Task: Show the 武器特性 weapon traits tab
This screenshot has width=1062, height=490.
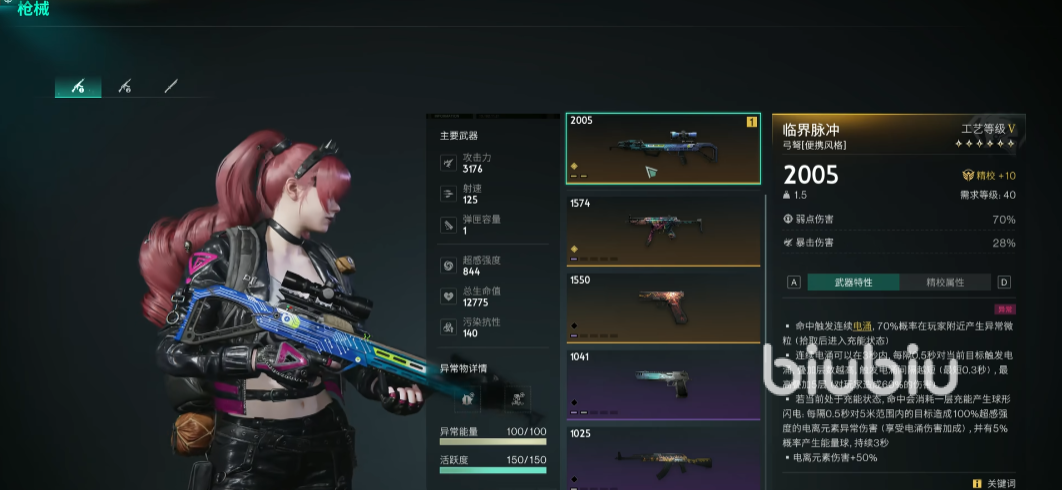Action: [853, 282]
